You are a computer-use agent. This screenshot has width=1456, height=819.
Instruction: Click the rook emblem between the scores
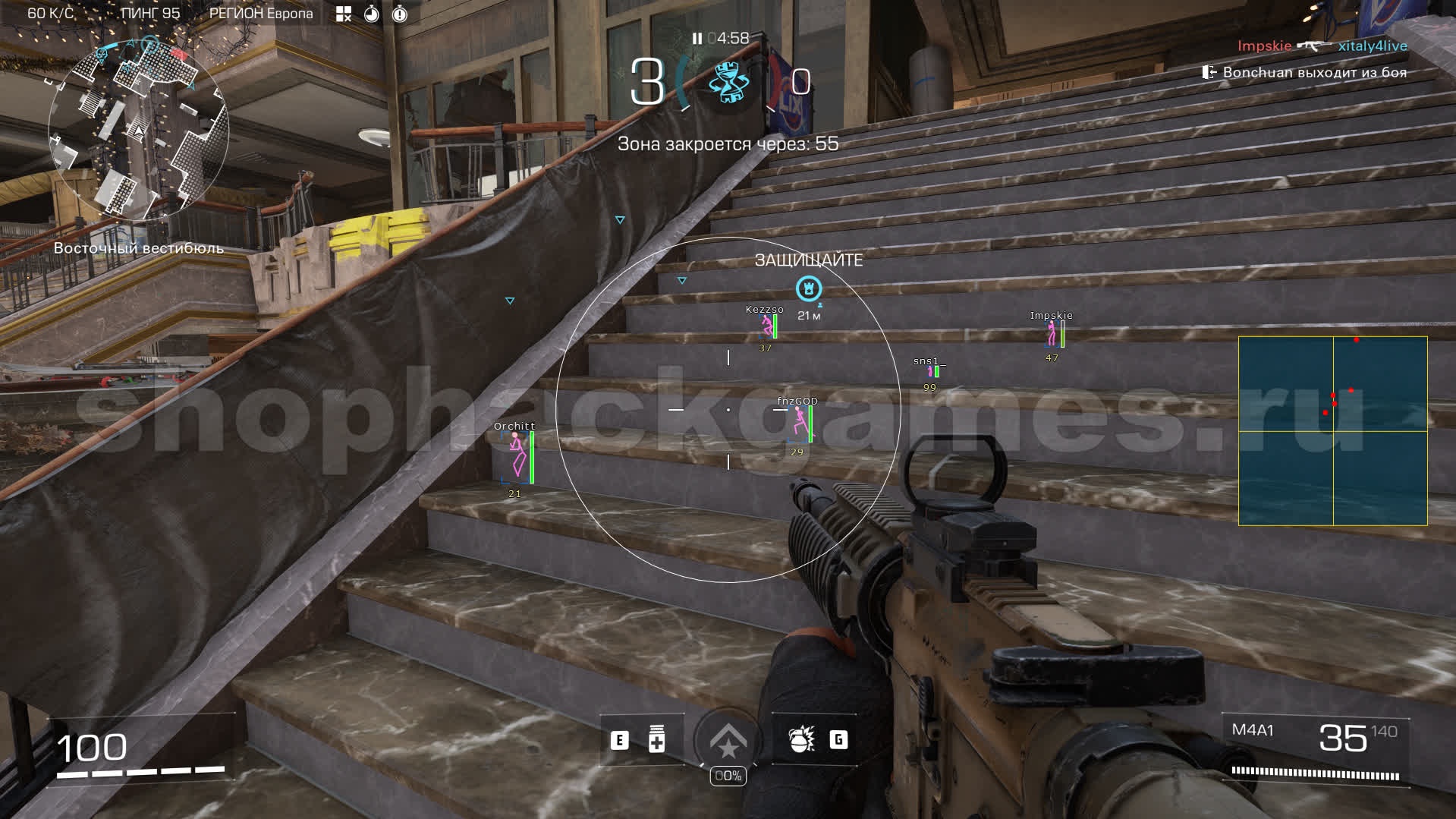(727, 83)
